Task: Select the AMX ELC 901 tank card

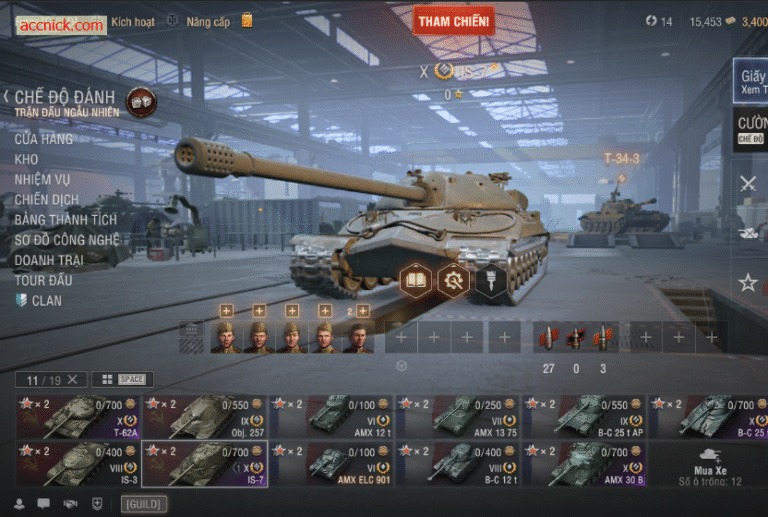Action: (x=331, y=464)
